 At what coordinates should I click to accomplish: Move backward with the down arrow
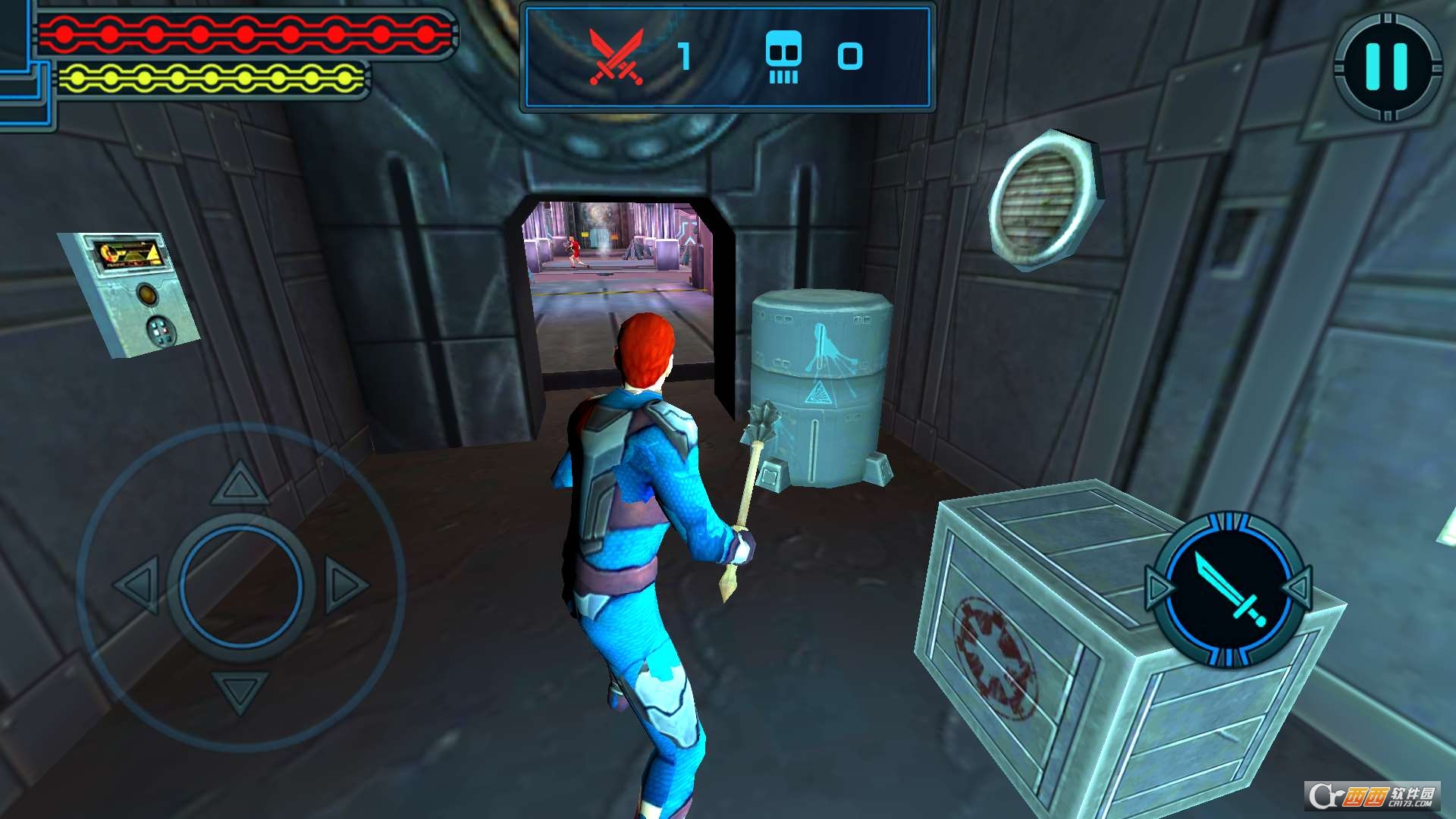(240, 690)
